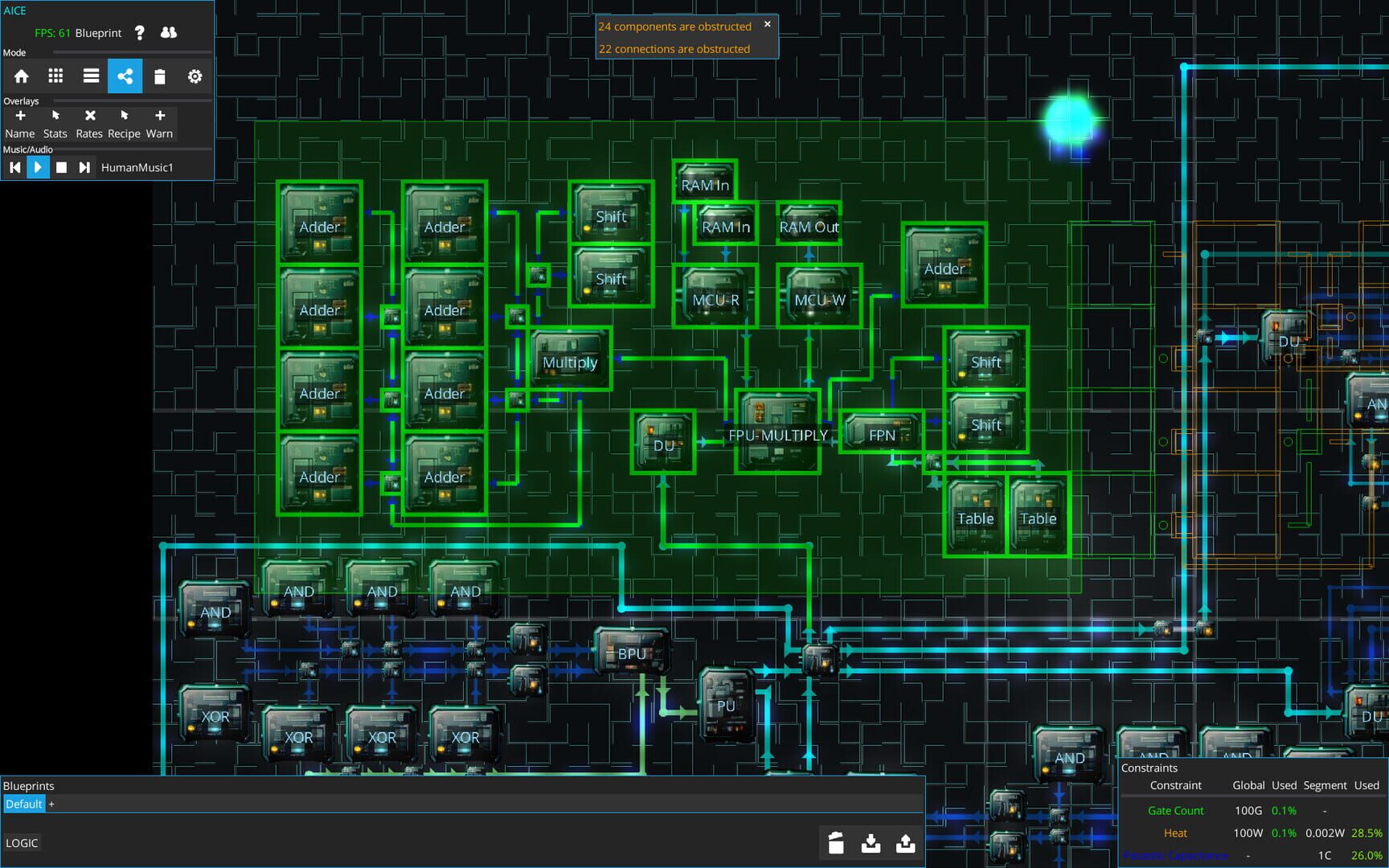Screen dimensions: 1389x868
Task: Click the LOGIC label at the bottom
Action: (x=23, y=842)
